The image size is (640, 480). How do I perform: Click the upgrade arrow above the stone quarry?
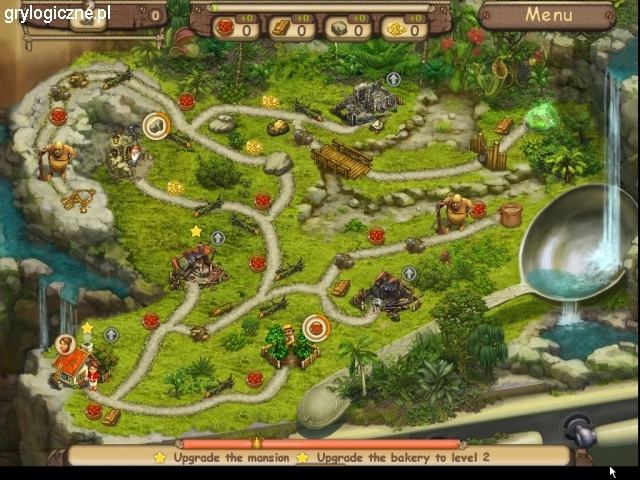[x=394, y=79]
